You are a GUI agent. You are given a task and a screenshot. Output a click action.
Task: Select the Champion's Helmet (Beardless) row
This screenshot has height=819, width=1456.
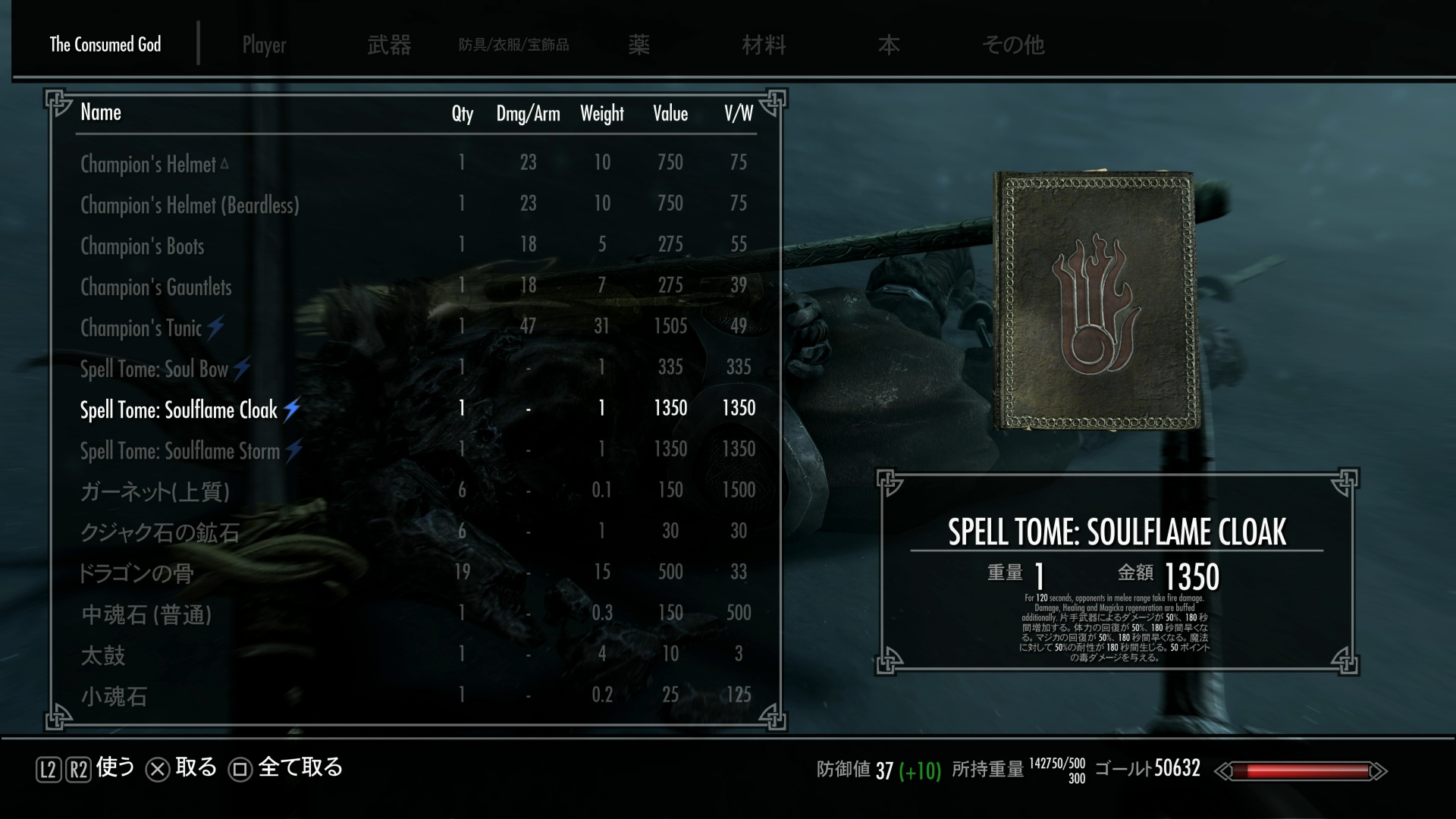click(x=190, y=205)
